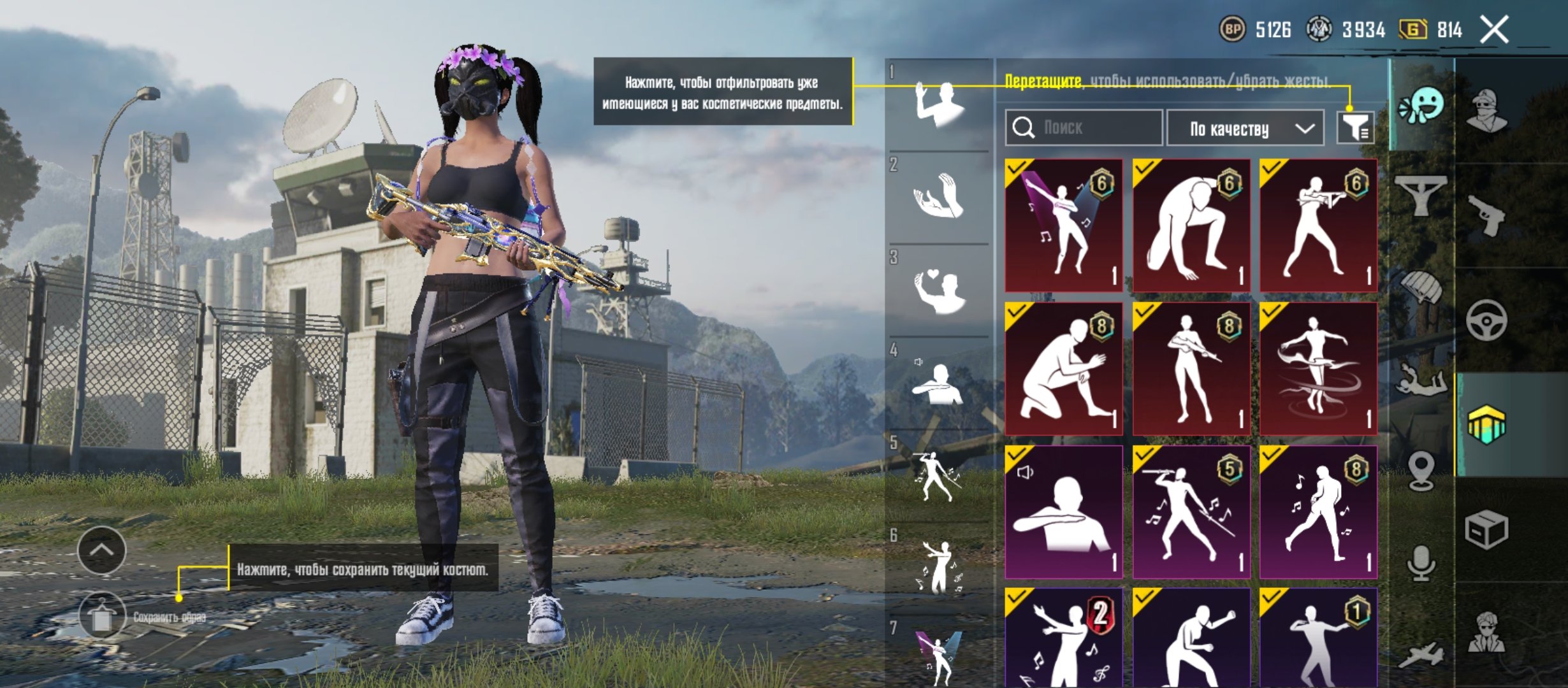Select the heart emote in slot 3
The height and width of the screenshot is (688, 1568).
(x=938, y=290)
